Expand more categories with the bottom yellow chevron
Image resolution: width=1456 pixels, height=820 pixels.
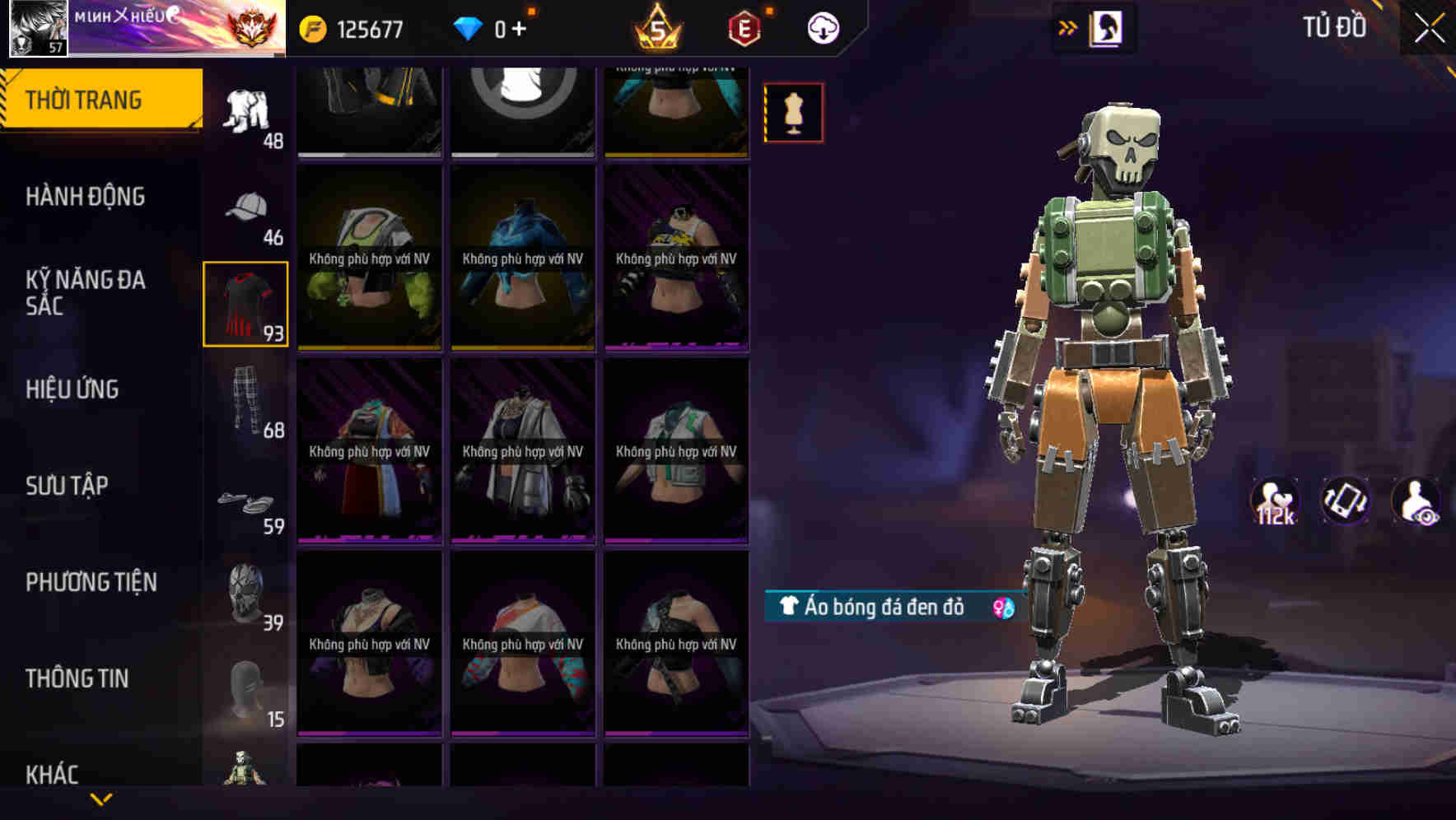[102, 799]
